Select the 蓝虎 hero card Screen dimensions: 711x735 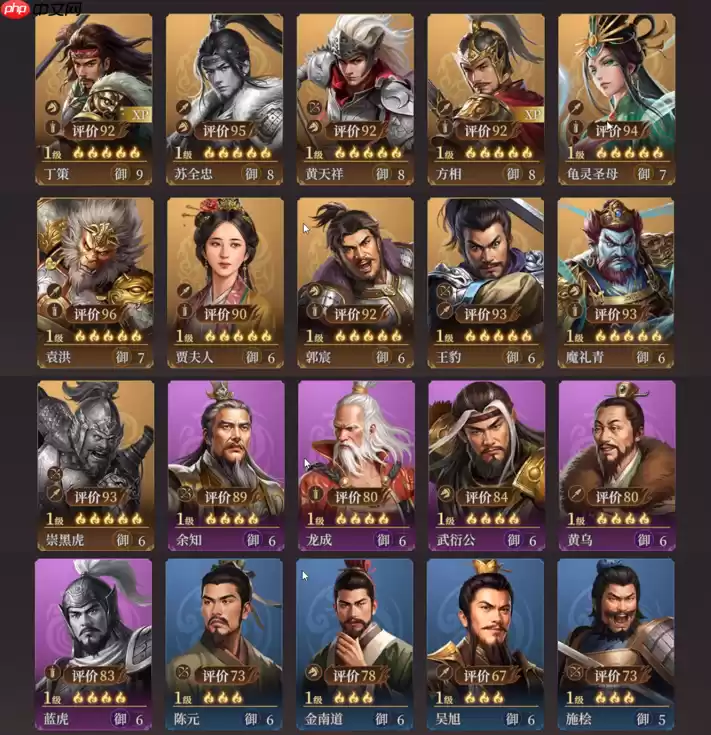(x=95, y=644)
